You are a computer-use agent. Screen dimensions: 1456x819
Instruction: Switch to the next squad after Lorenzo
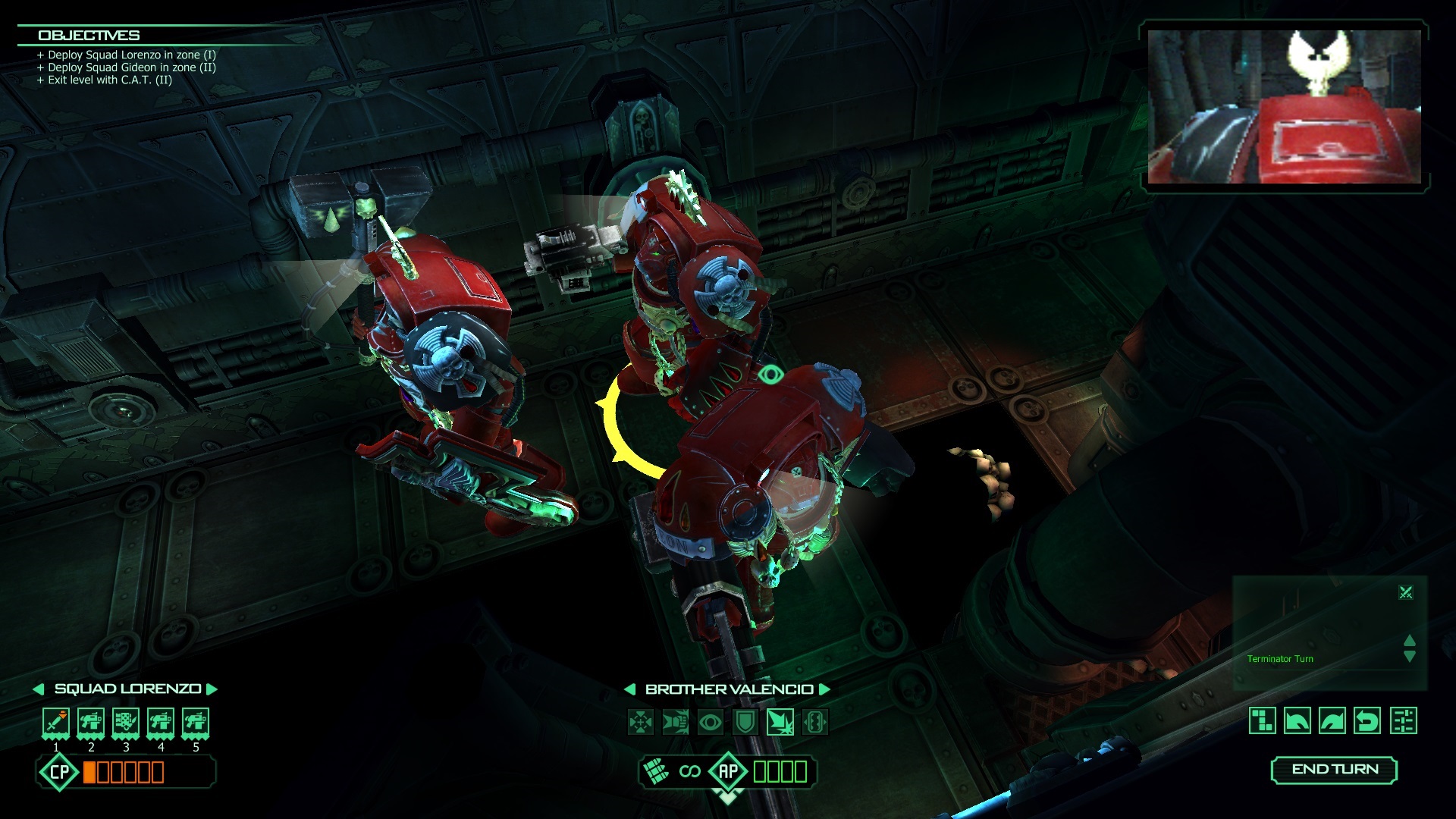tap(212, 689)
